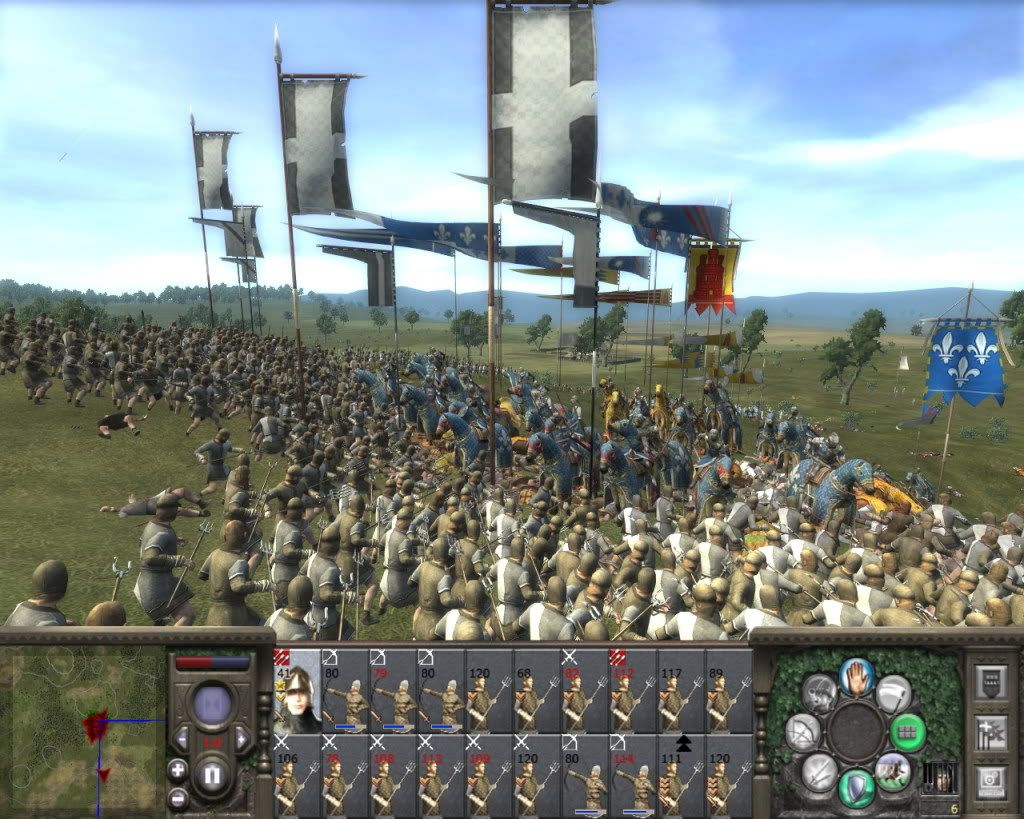Click the grey crossed arrows command

(820, 772)
